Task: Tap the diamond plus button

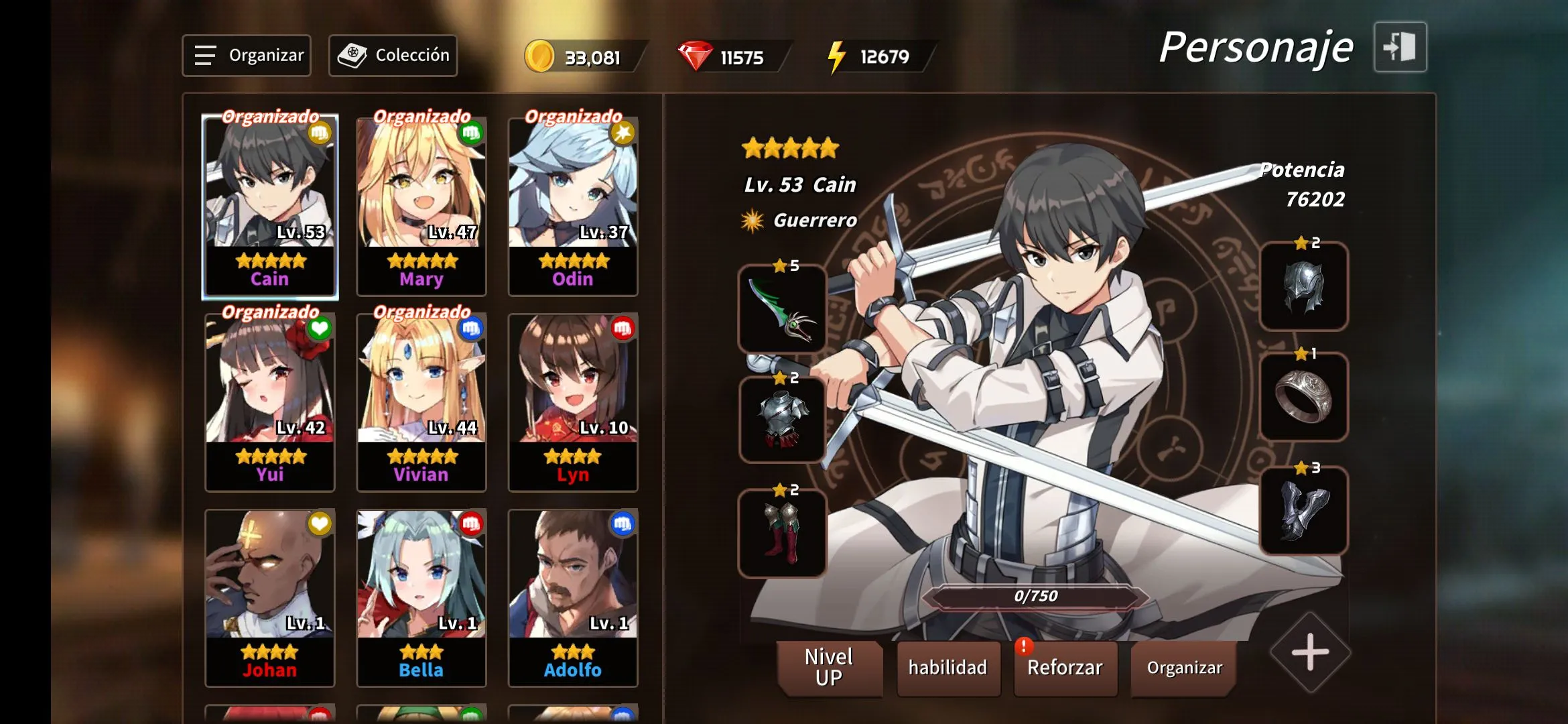Action: [x=1310, y=652]
